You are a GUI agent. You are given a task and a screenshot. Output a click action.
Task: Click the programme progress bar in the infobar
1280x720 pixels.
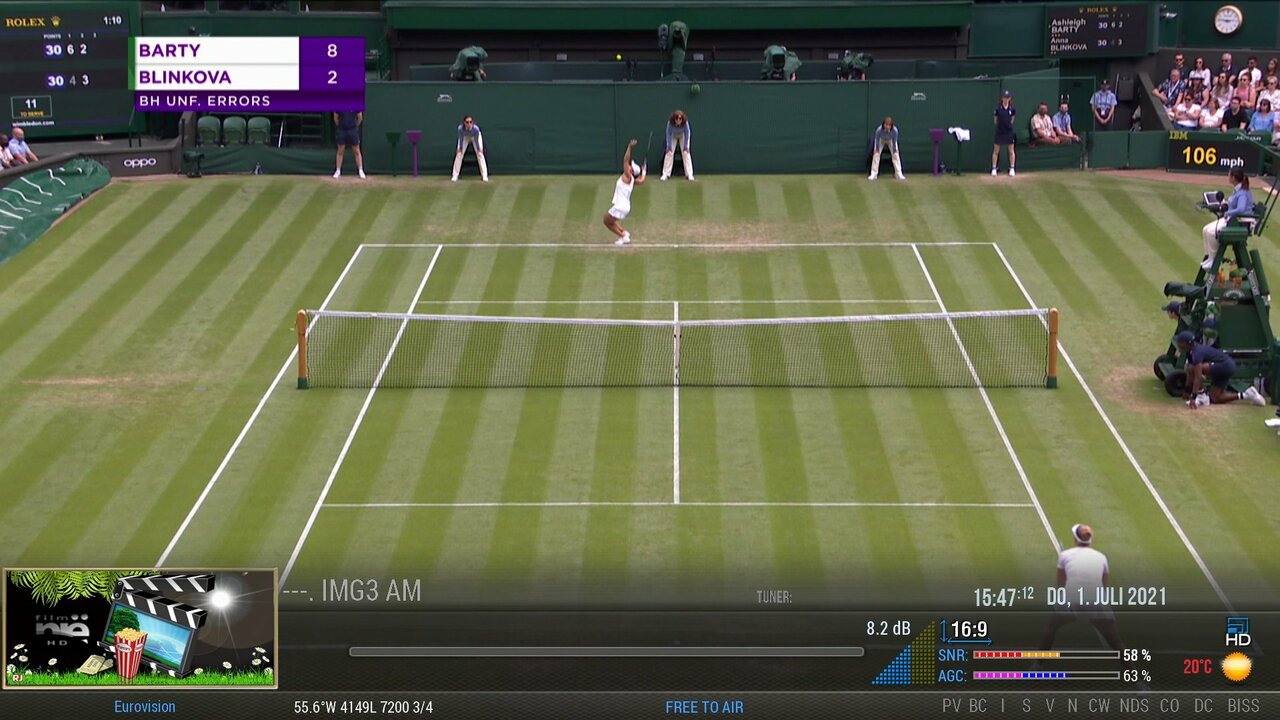click(606, 652)
